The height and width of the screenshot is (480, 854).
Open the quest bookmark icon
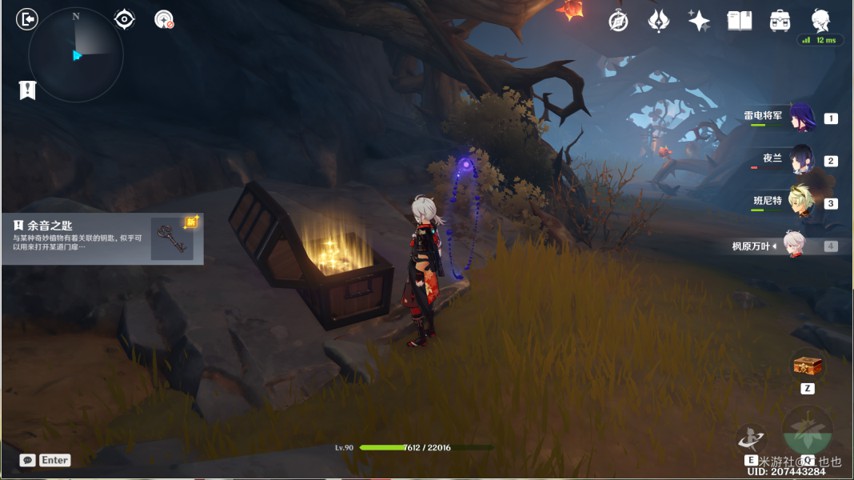point(27,90)
